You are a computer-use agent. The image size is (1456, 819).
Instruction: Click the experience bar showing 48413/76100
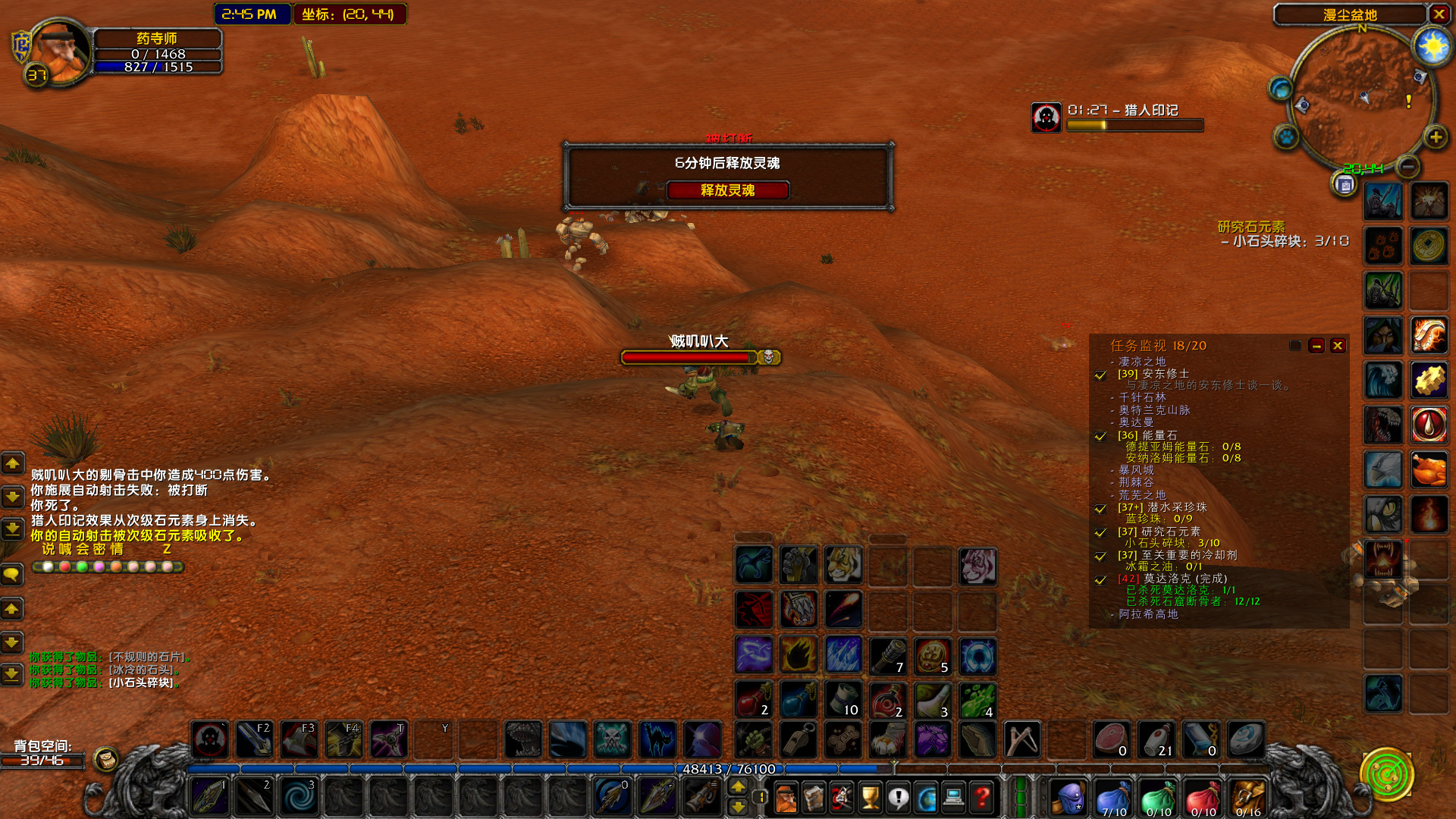click(728, 769)
